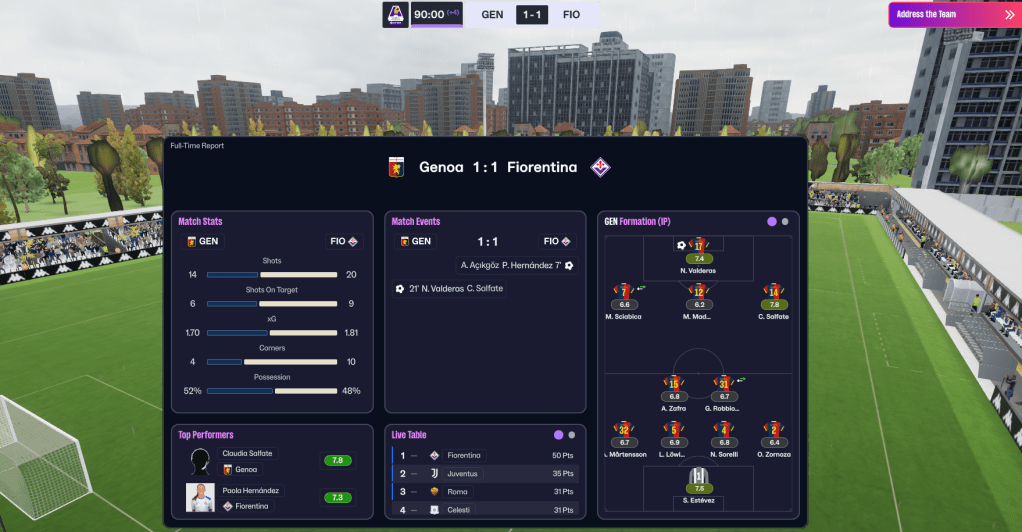
Task: Click the Match Stats panel title
Action: 200,221
